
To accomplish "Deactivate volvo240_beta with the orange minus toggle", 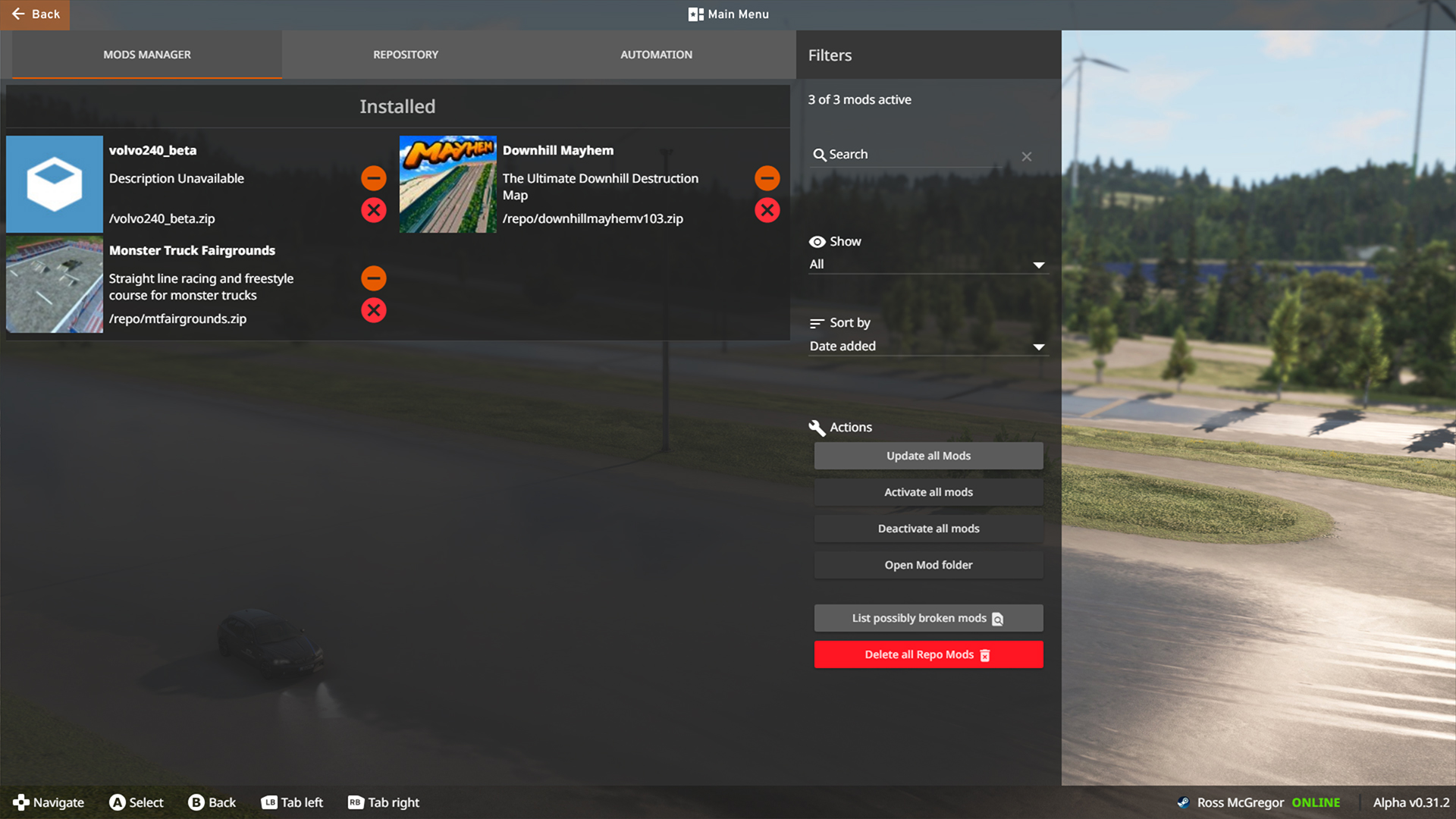I will coord(373,178).
